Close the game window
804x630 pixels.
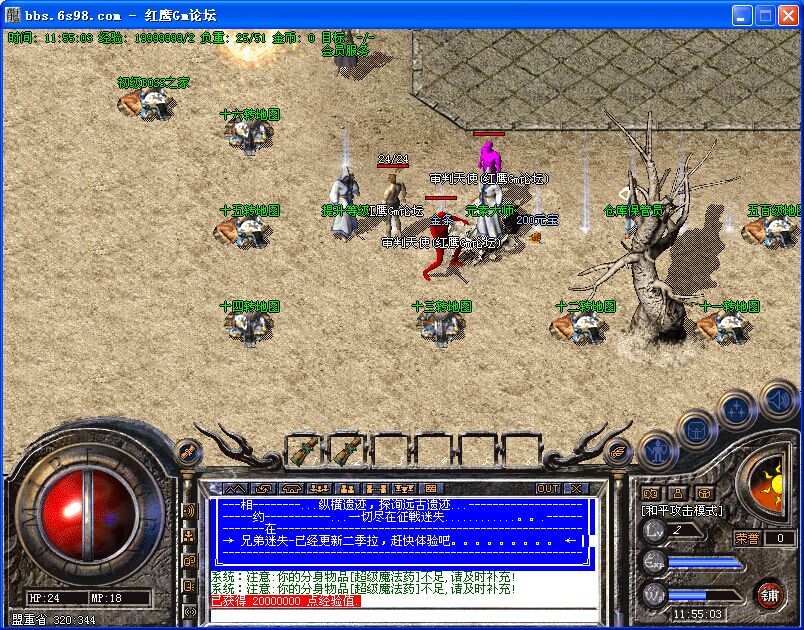[x=788, y=16]
